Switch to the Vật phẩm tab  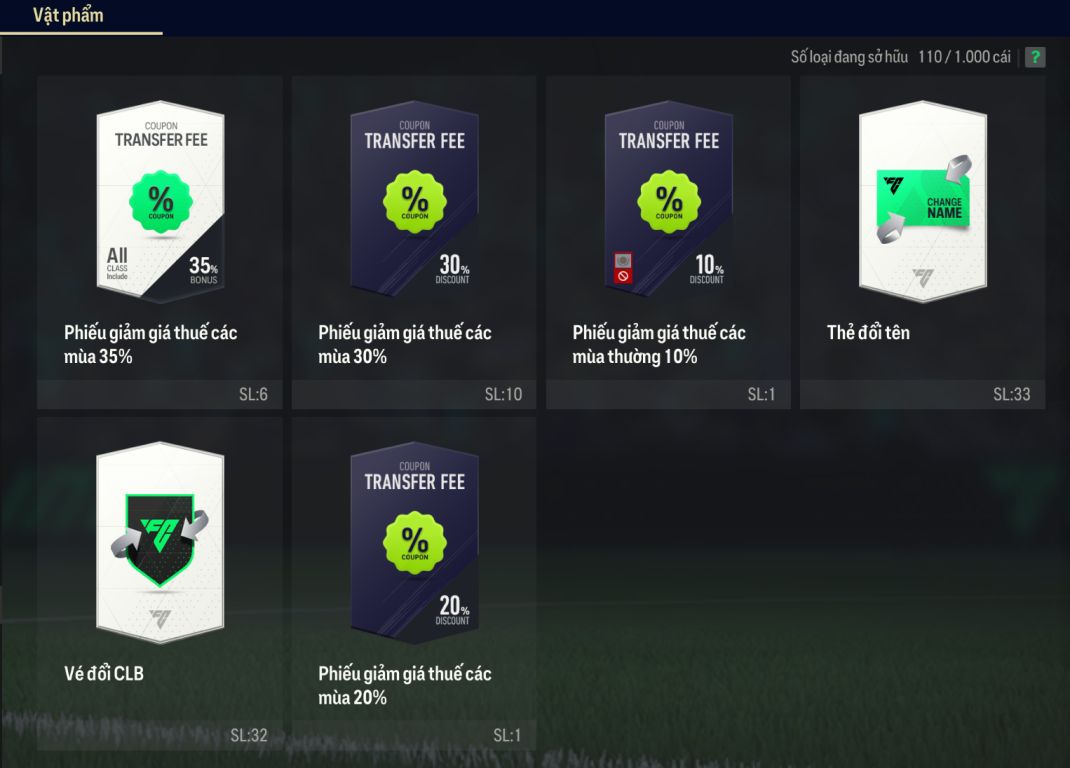68,16
